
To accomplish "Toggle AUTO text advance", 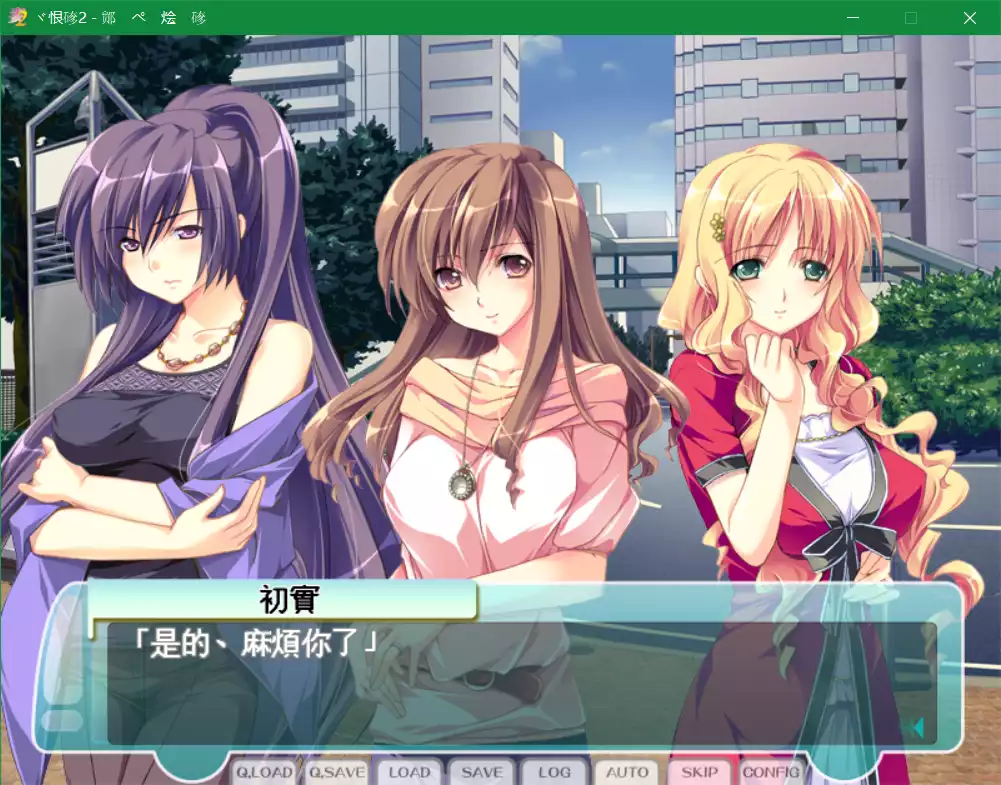I will coord(627,772).
